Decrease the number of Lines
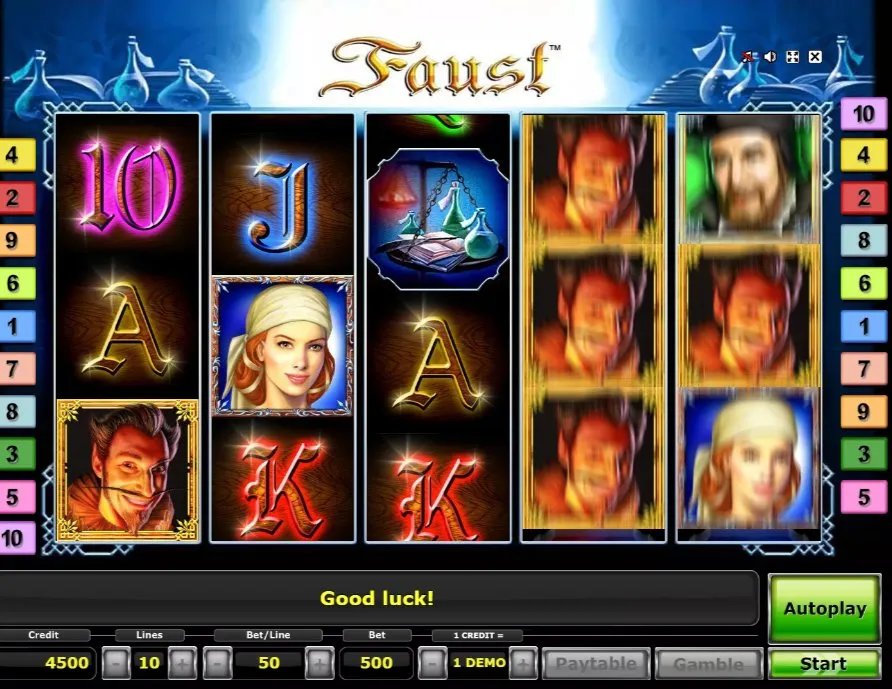 point(117,663)
